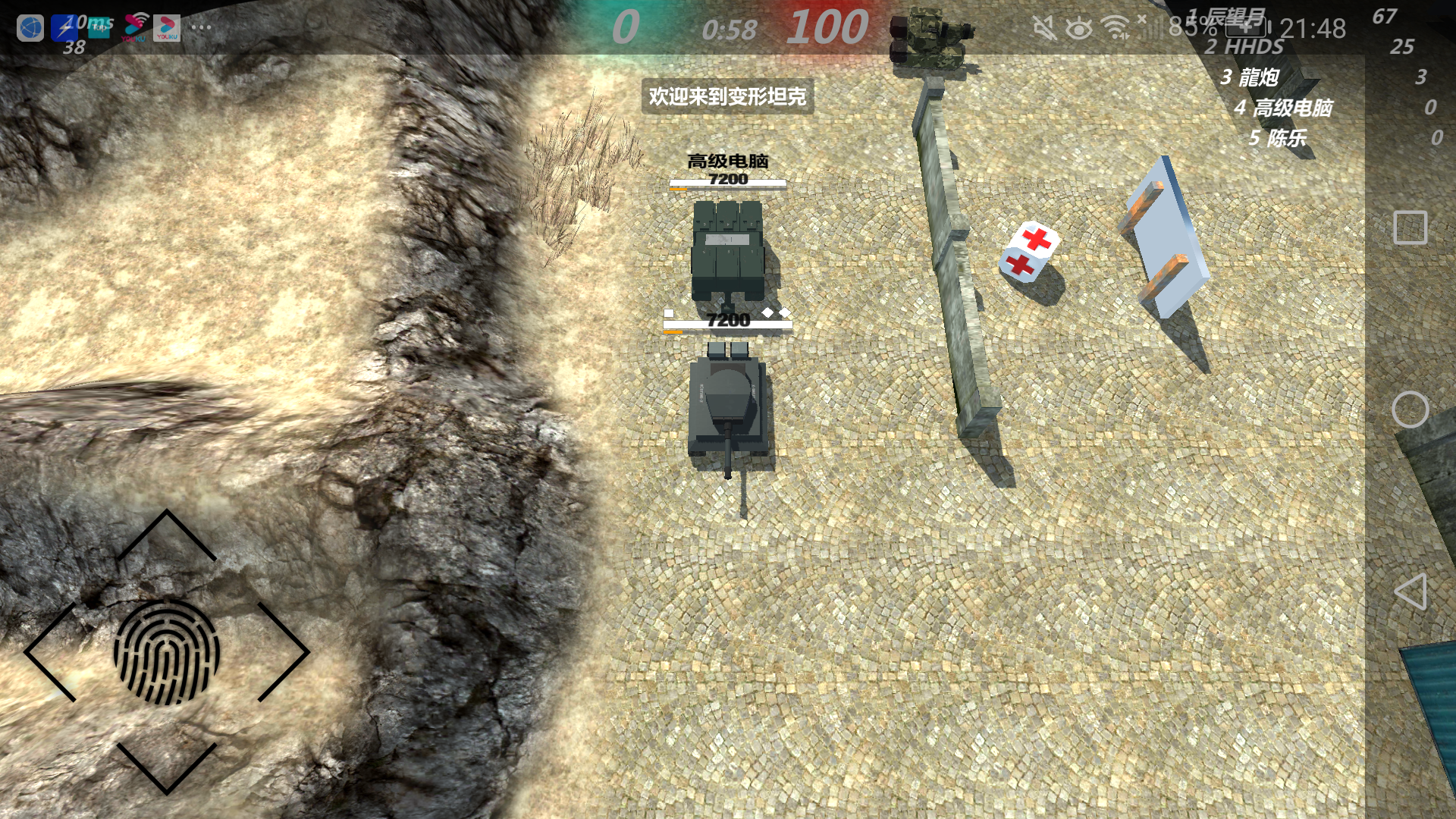The width and height of the screenshot is (1456, 819).
Task: Toggle the muted speaker icon in status bar
Action: (x=1043, y=27)
